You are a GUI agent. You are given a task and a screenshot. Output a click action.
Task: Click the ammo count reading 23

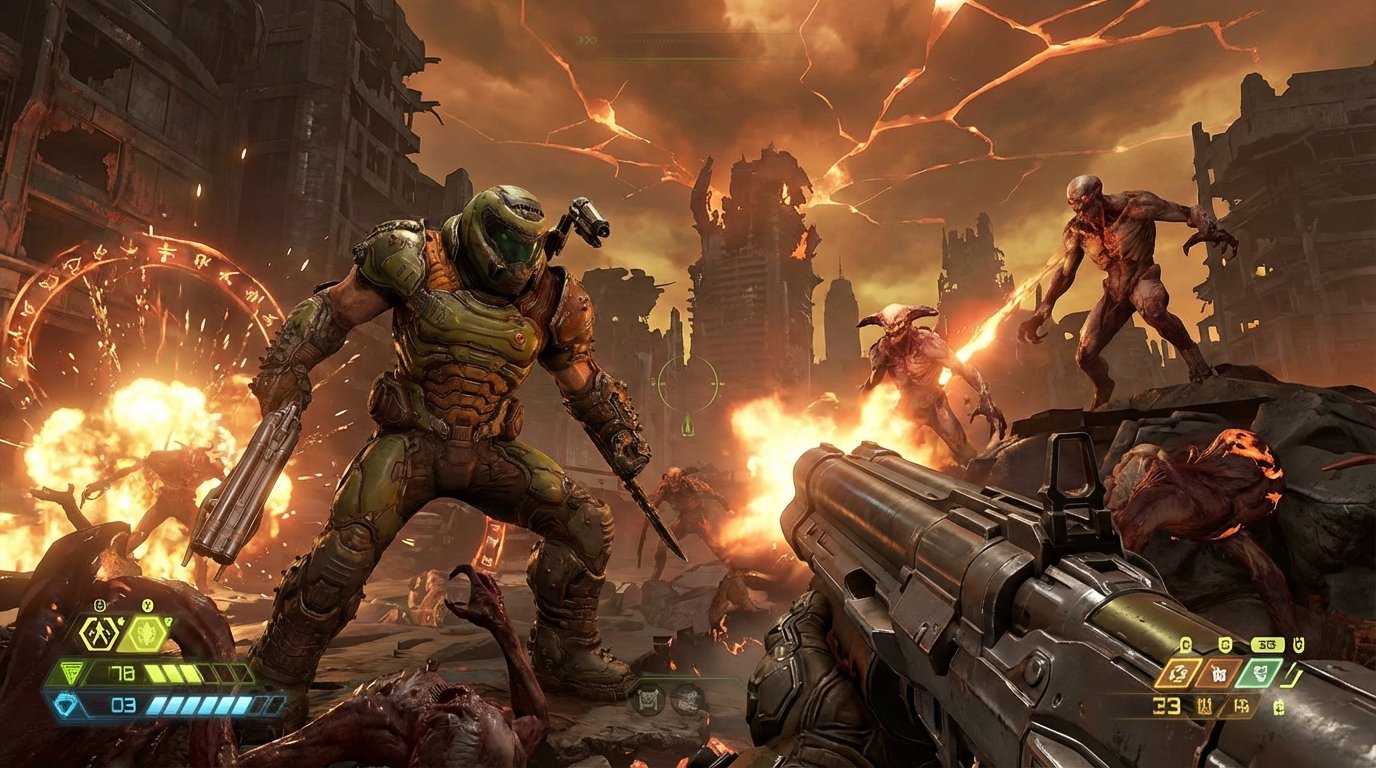point(1166,706)
